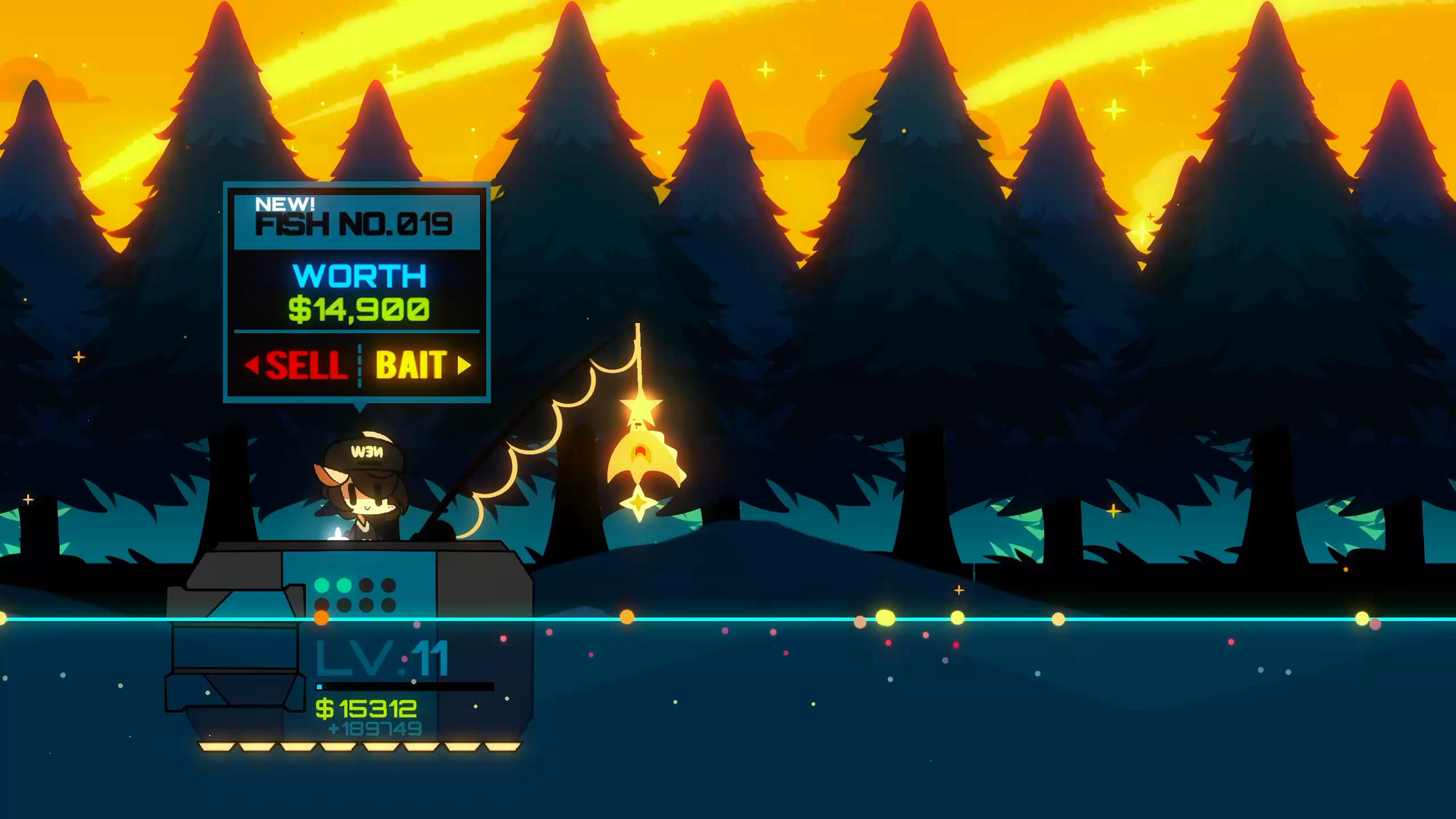Expand the BAIT option with its right arrow

(x=465, y=365)
